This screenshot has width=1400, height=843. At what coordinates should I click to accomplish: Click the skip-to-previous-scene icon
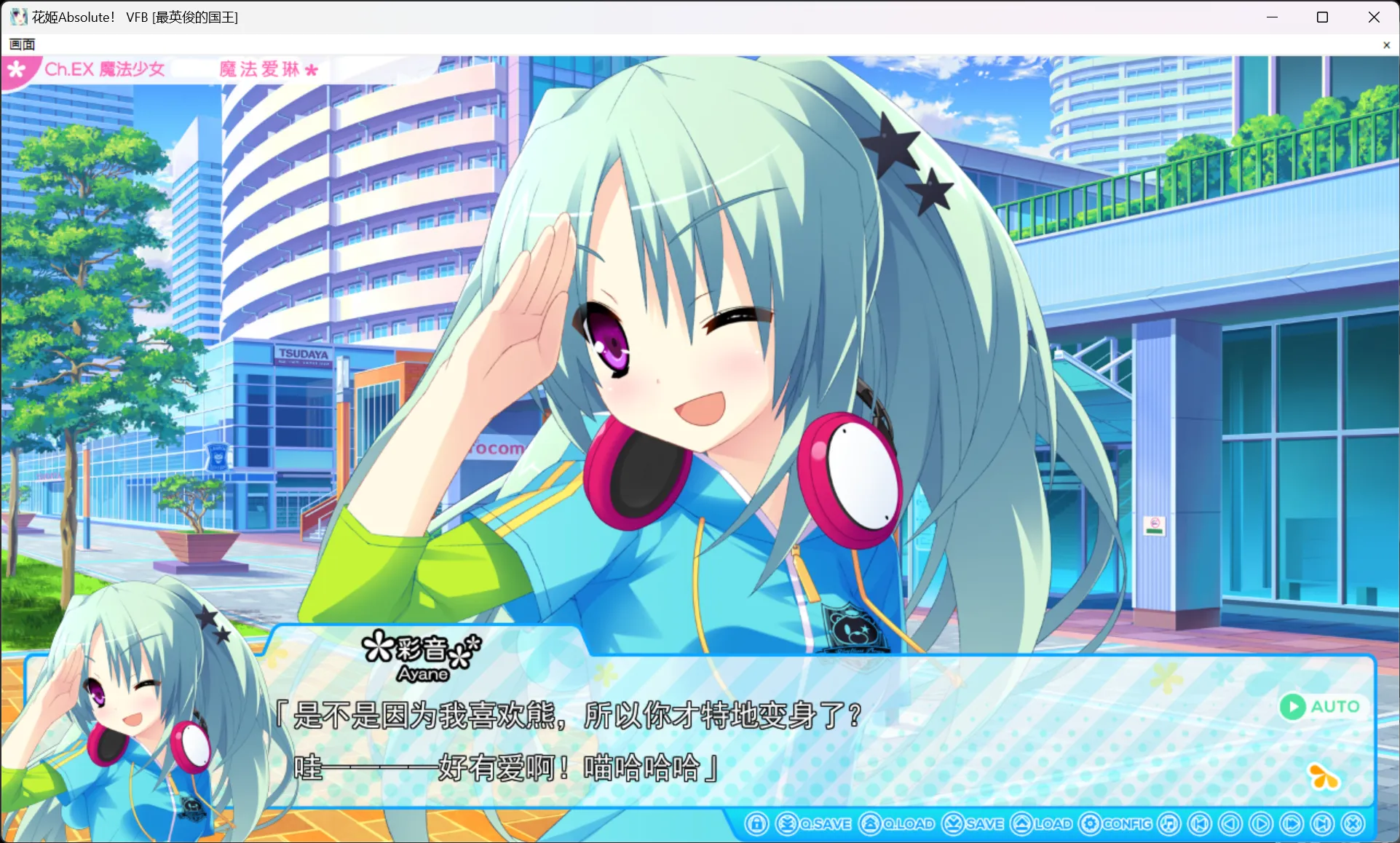[1199, 824]
